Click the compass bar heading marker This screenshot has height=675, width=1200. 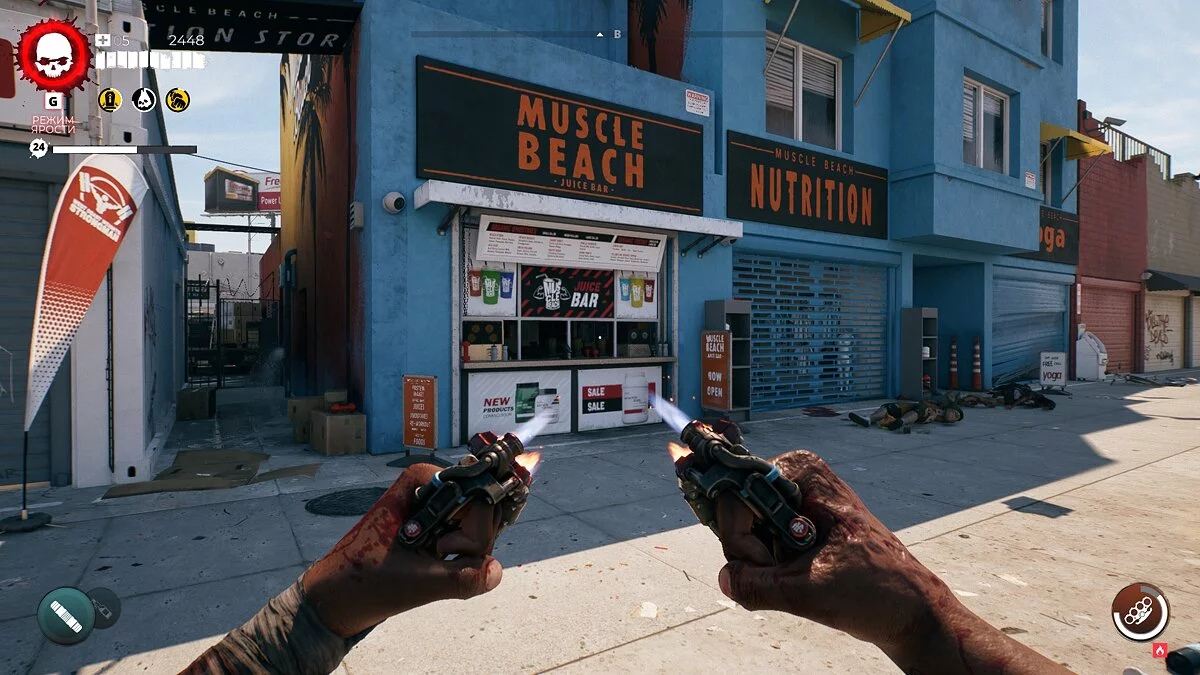(x=600, y=34)
